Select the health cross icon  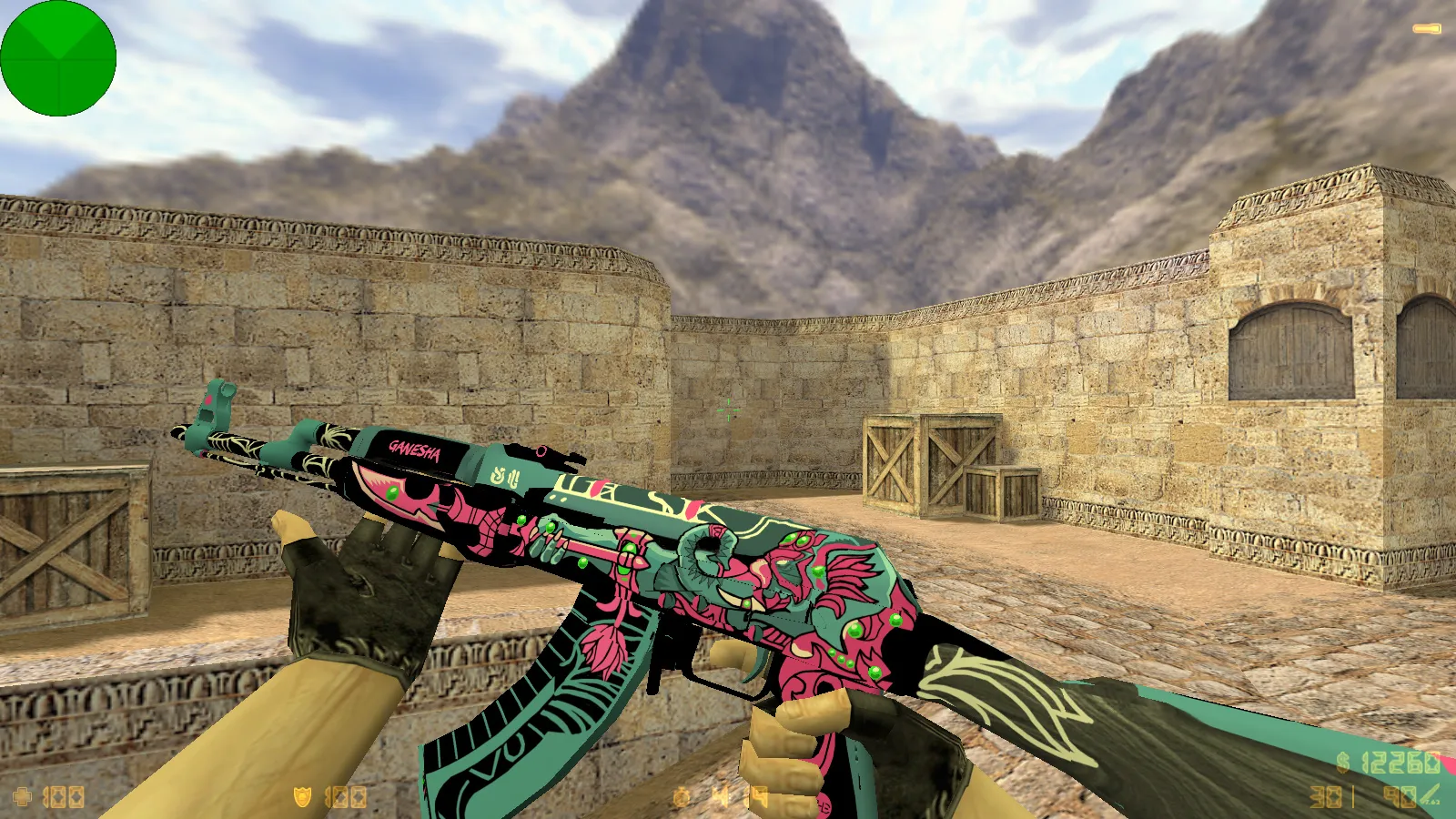tap(22, 797)
